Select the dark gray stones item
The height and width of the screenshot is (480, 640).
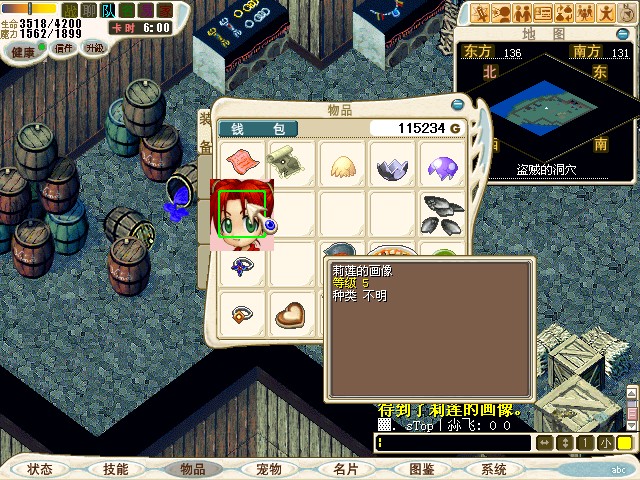coord(442,210)
